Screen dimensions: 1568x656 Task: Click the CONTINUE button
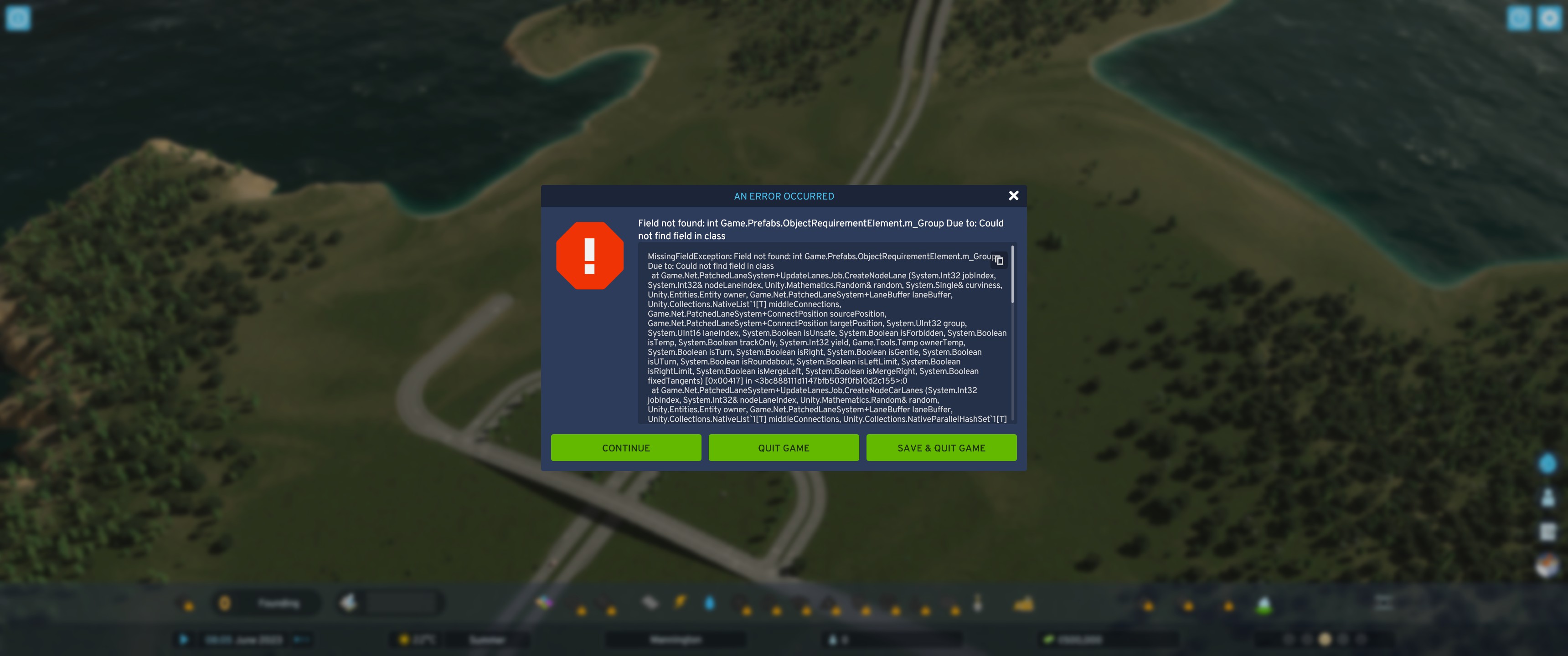[x=626, y=447]
